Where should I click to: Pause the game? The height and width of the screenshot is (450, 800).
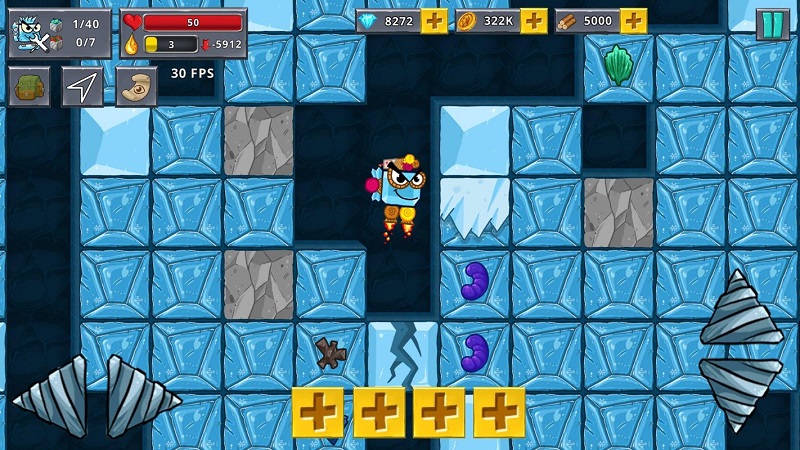point(772,23)
